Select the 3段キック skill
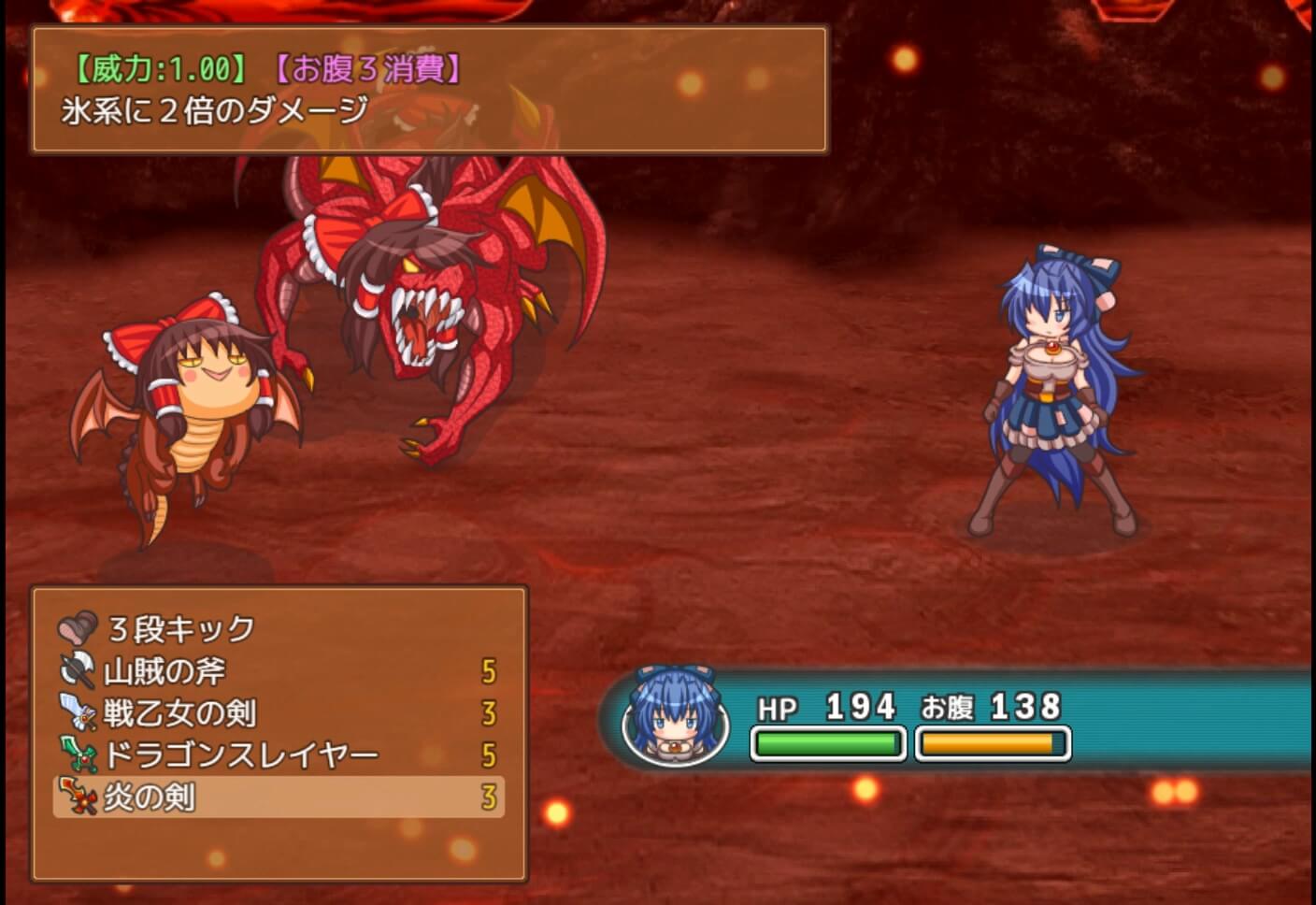The width and height of the screenshot is (1316, 905). coord(181,629)
